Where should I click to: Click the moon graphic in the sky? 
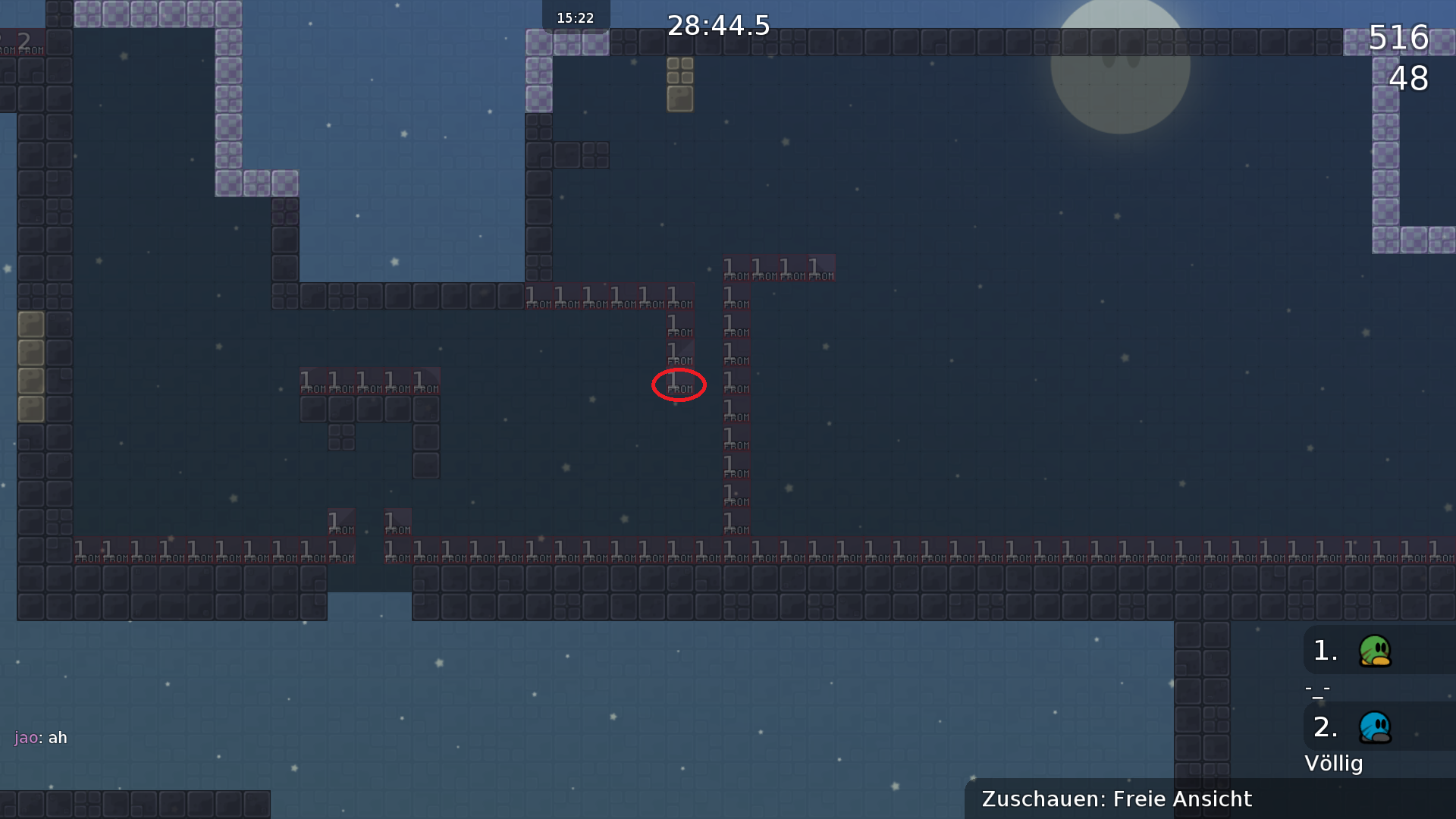pos(1121,68)
